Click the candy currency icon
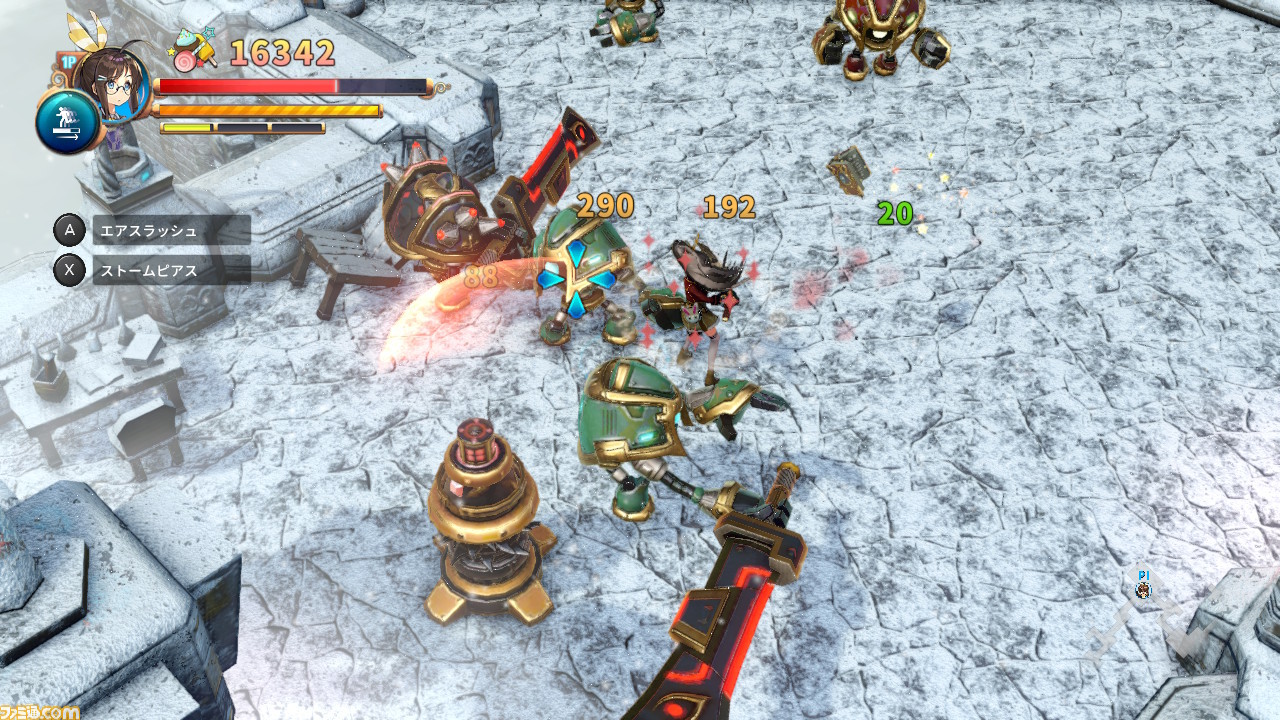1280x720 pixels. pos(196,50)
